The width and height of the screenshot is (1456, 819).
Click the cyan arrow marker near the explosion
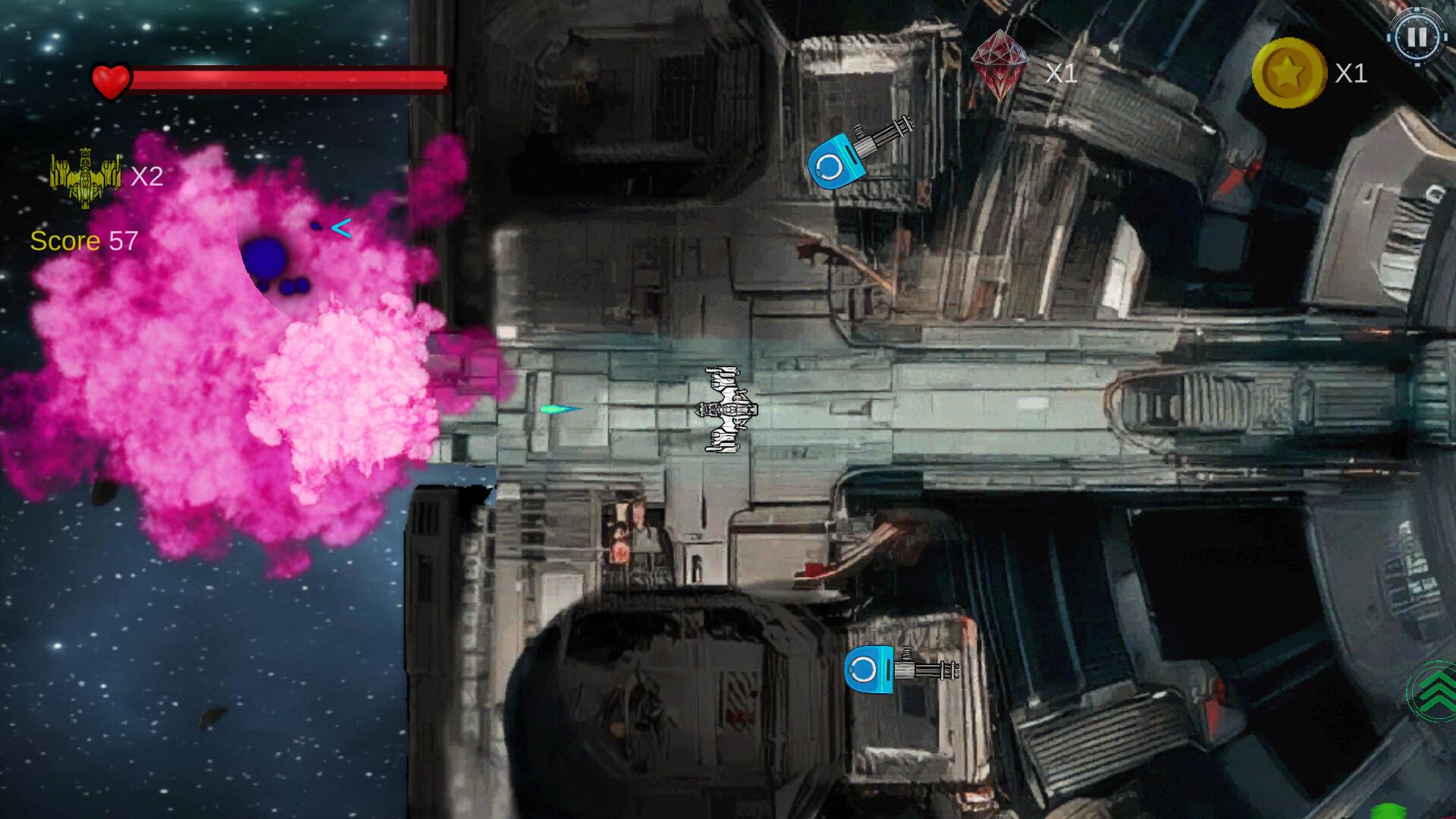click(340, 226)
